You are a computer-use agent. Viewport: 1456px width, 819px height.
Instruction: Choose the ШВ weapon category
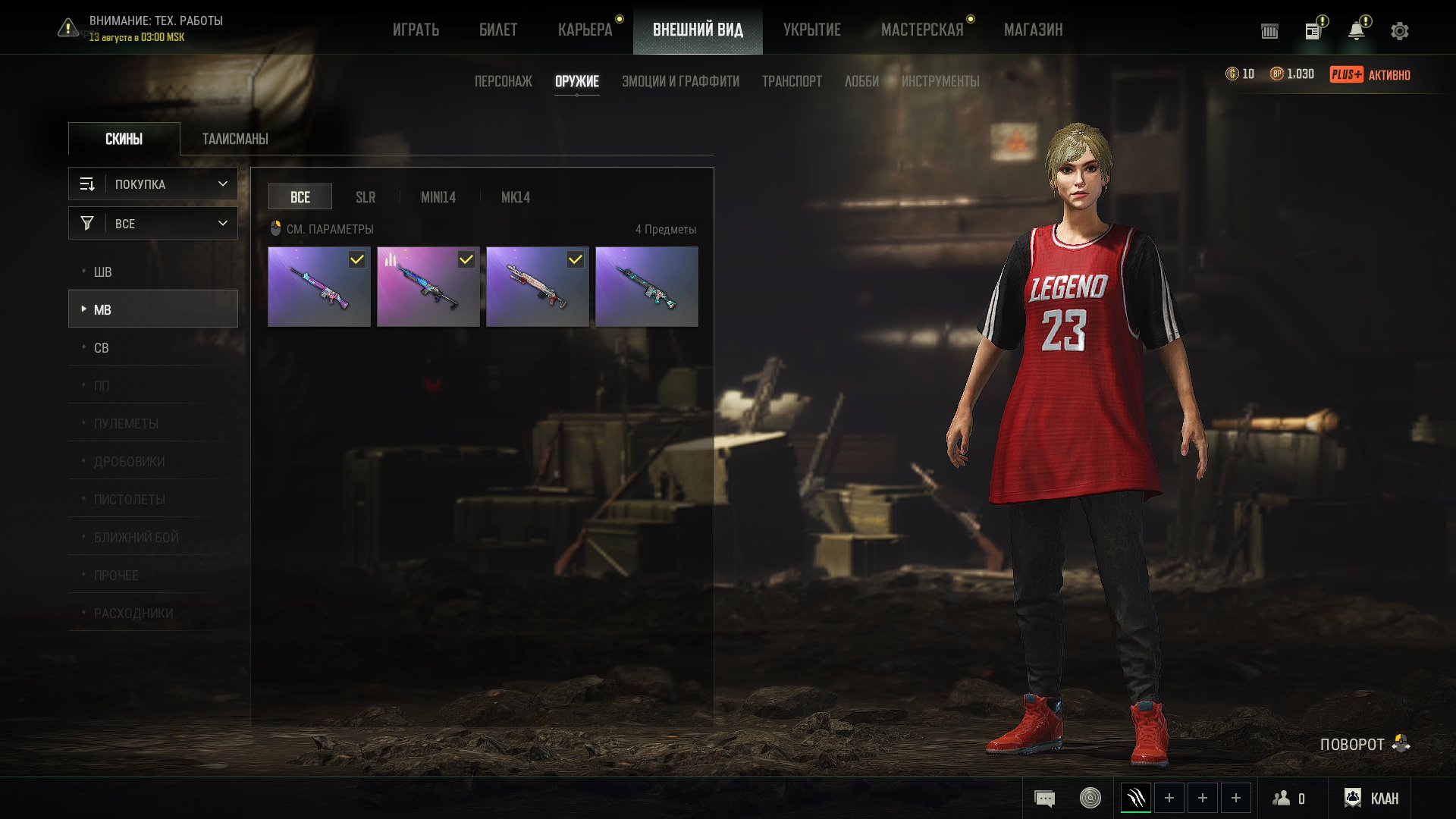[103, 272]
